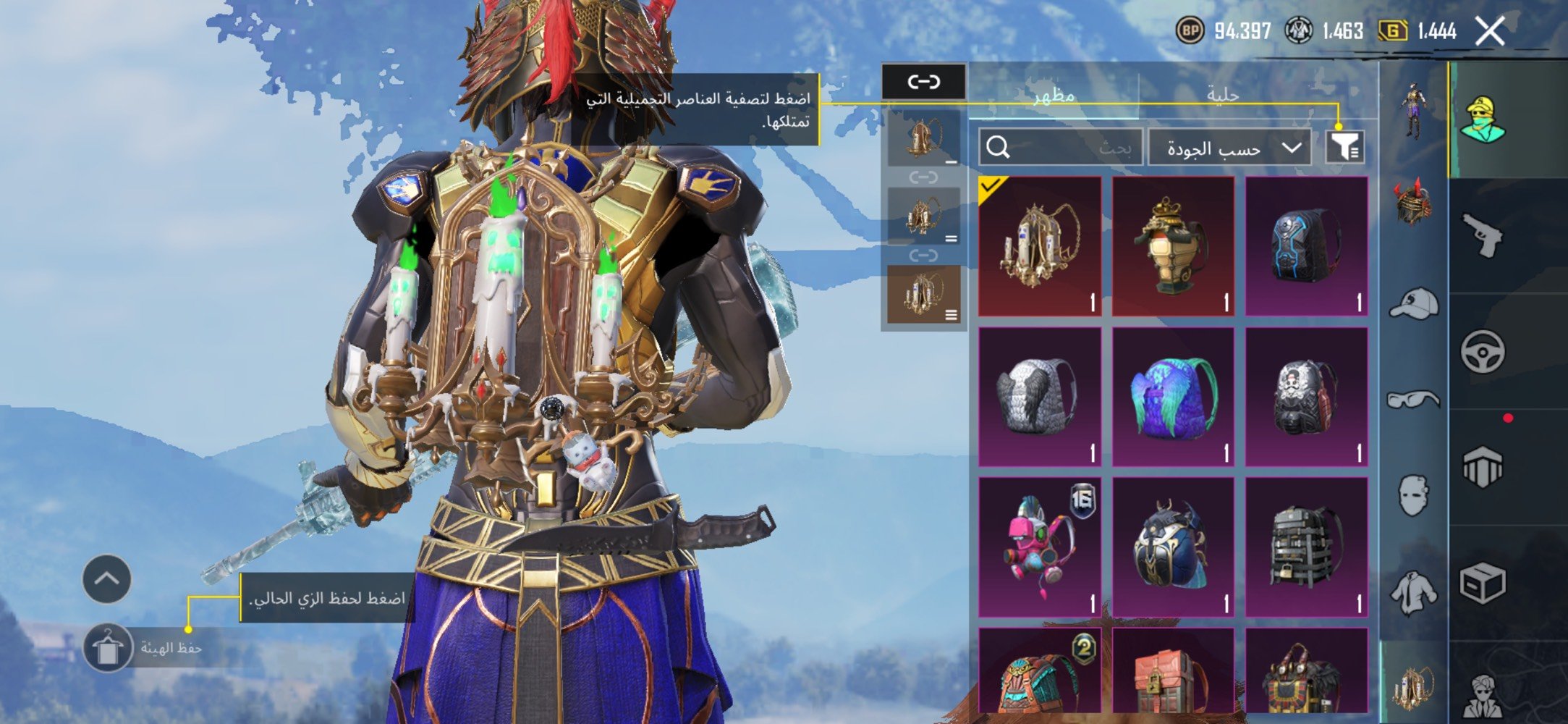The width and height of the screenshot is (1568, 724).
Task: Choose the black tactical military backpack
Action: (1306, 547)
